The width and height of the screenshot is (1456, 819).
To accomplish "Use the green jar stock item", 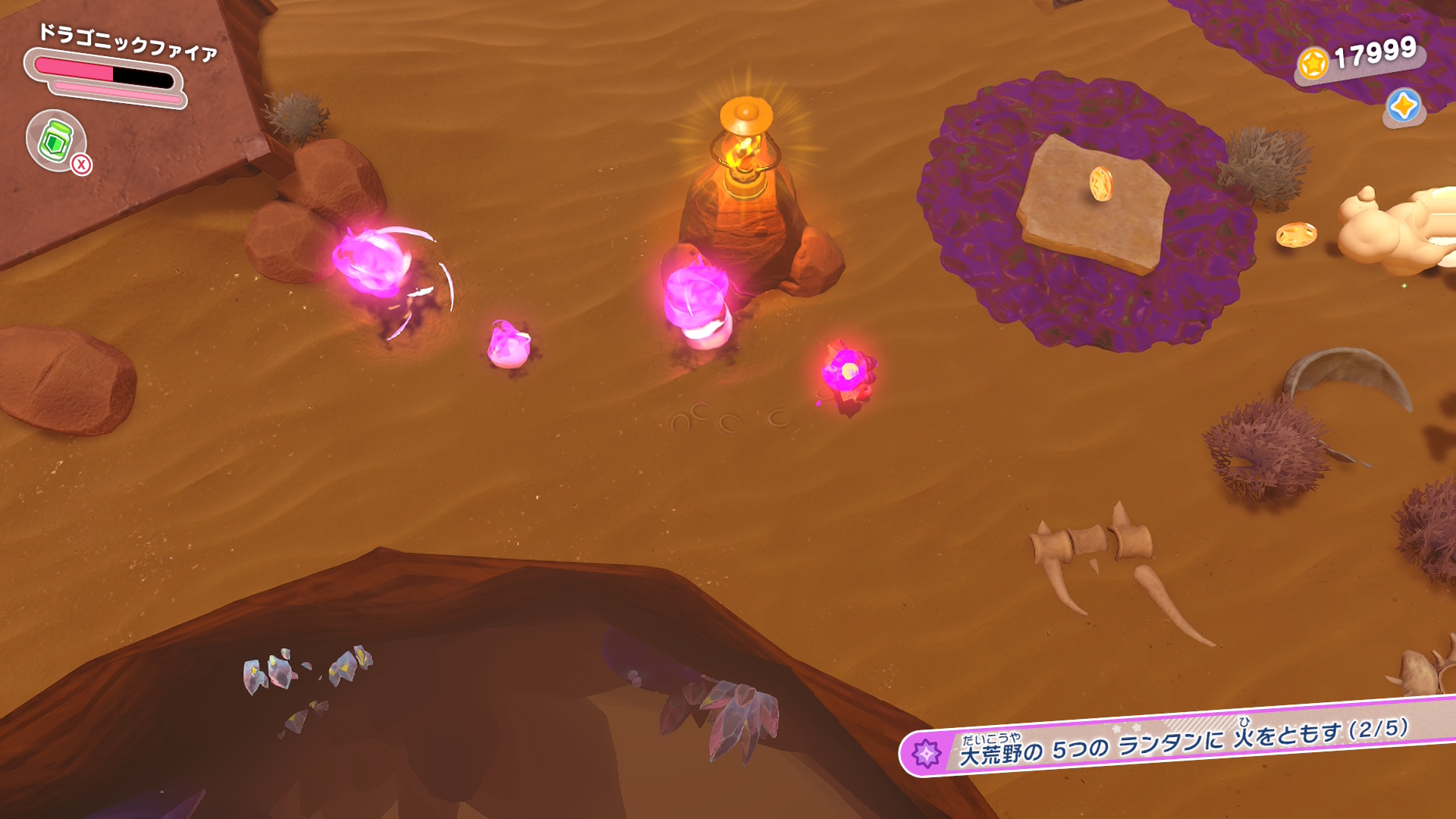I will tap(56, 140).
